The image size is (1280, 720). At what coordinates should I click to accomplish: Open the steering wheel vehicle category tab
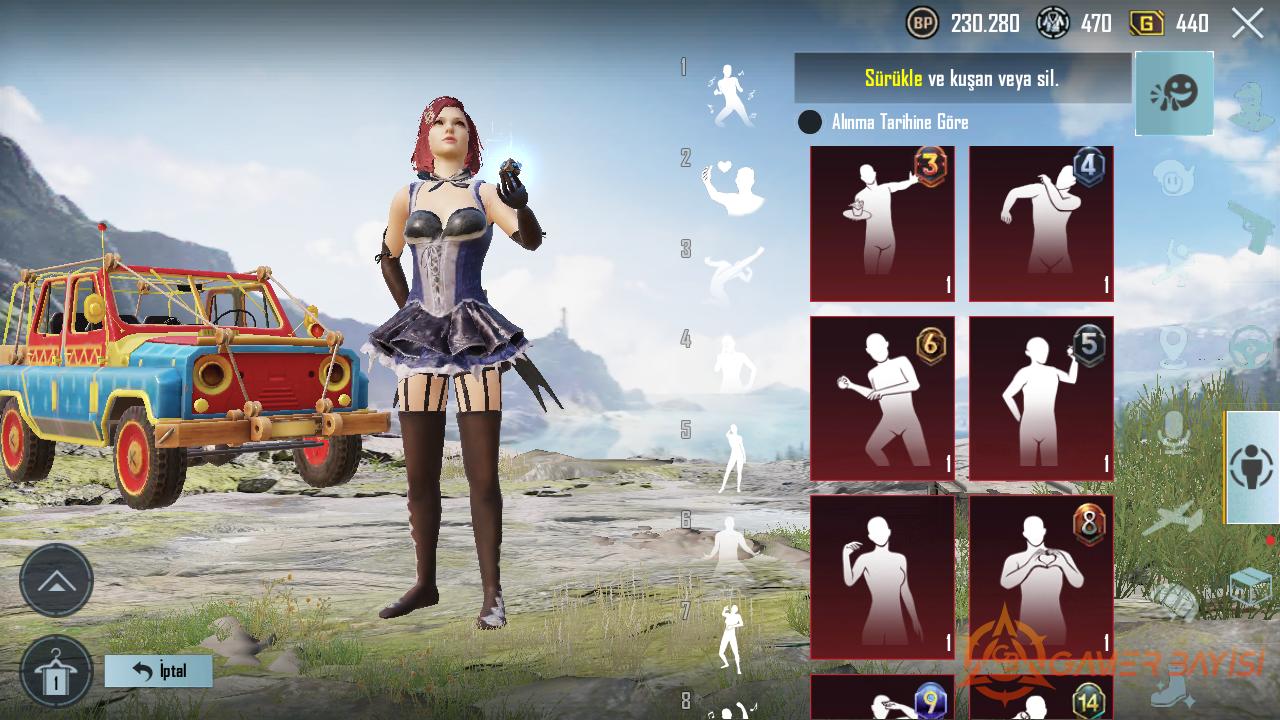(x=1251, y=347)
